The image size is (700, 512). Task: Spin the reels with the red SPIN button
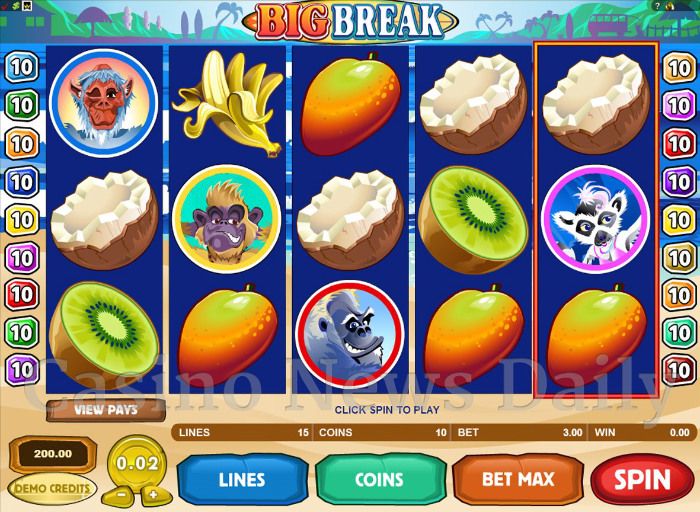pos(642,479)
